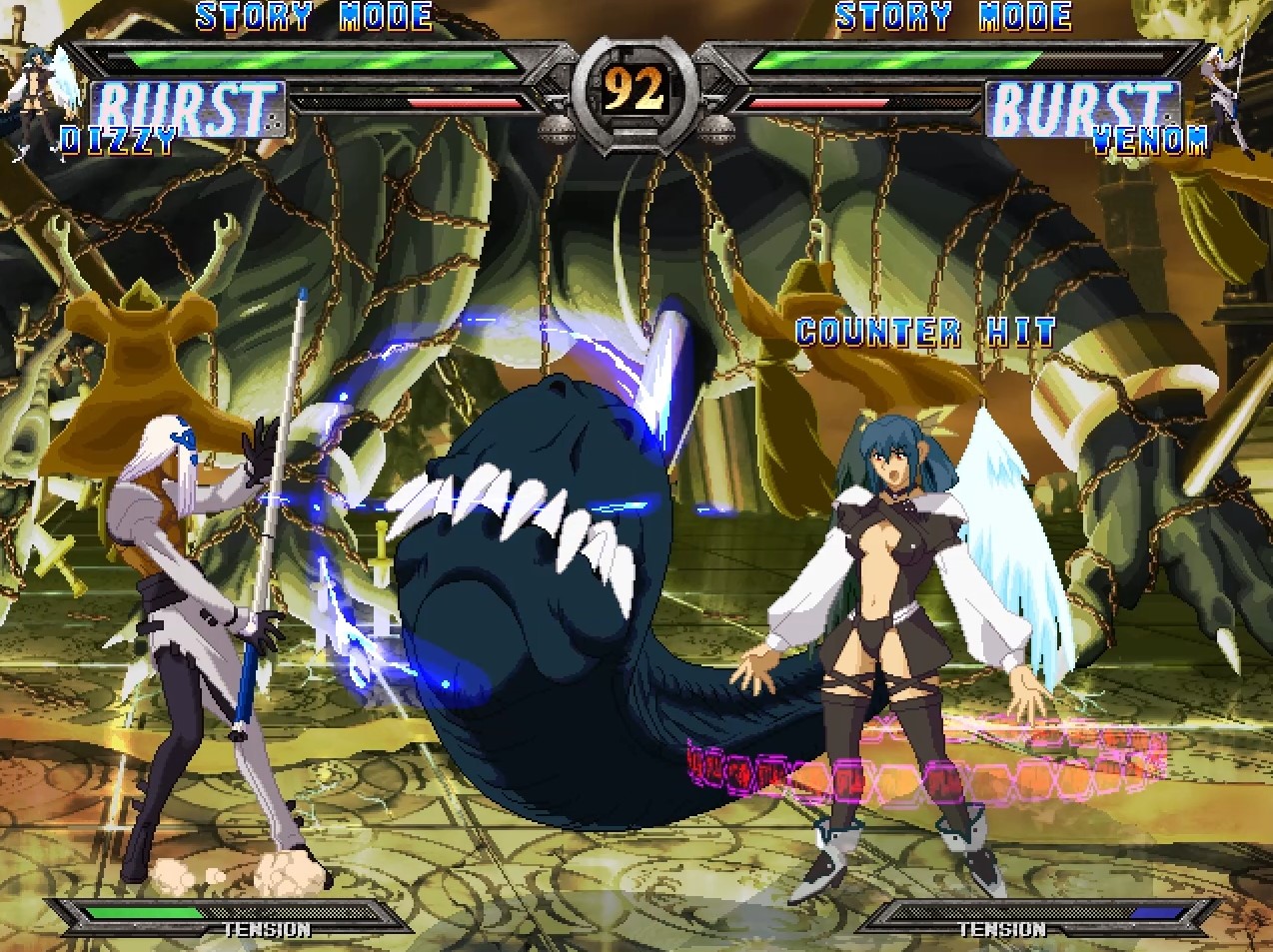1273x952 pixels.
Task: Click Dizzy's character portrait icon
Action: (40, 95)
